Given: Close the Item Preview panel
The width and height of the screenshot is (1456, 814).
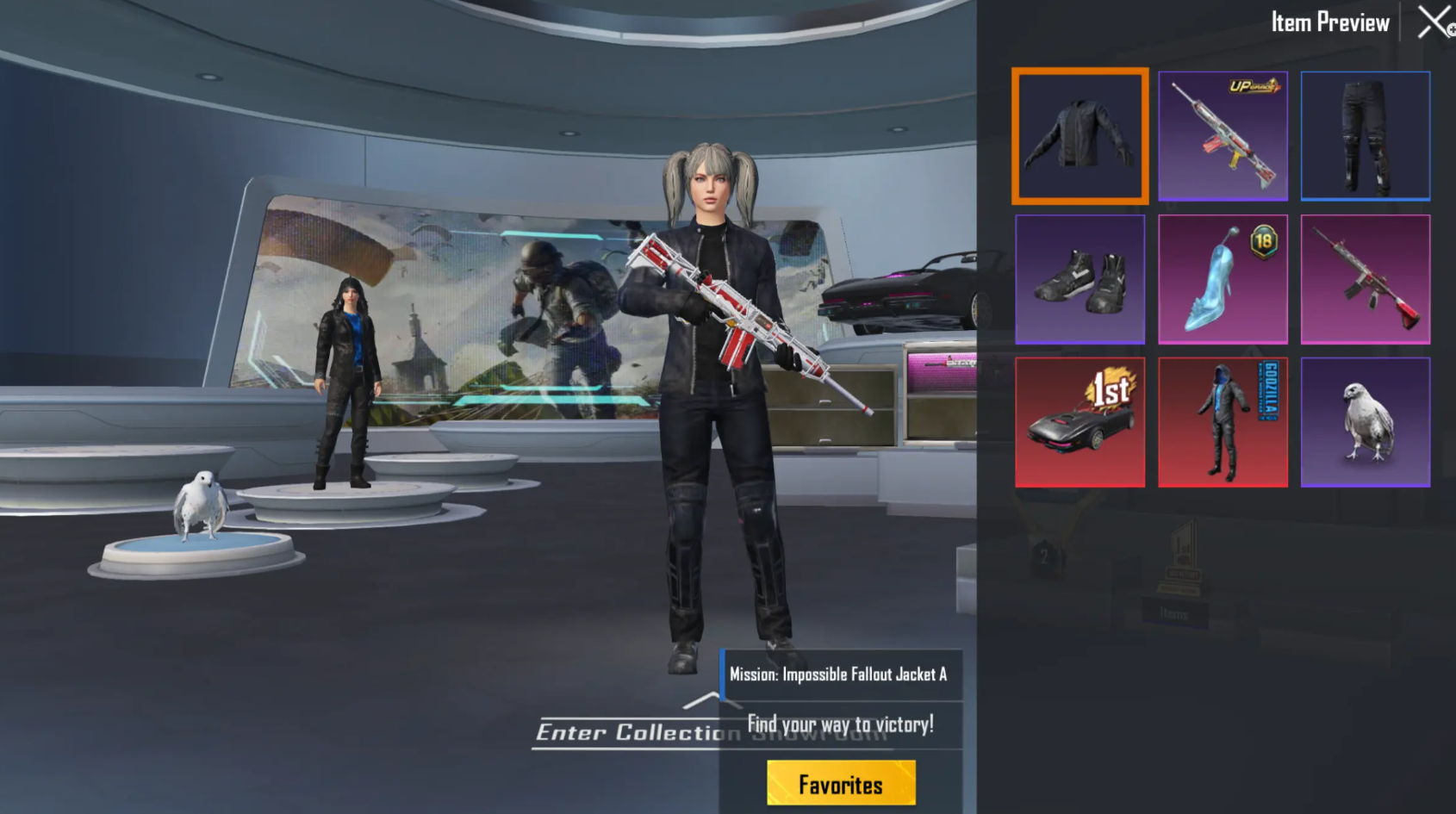Looking at the screenshot, I should coord(1432,22).
